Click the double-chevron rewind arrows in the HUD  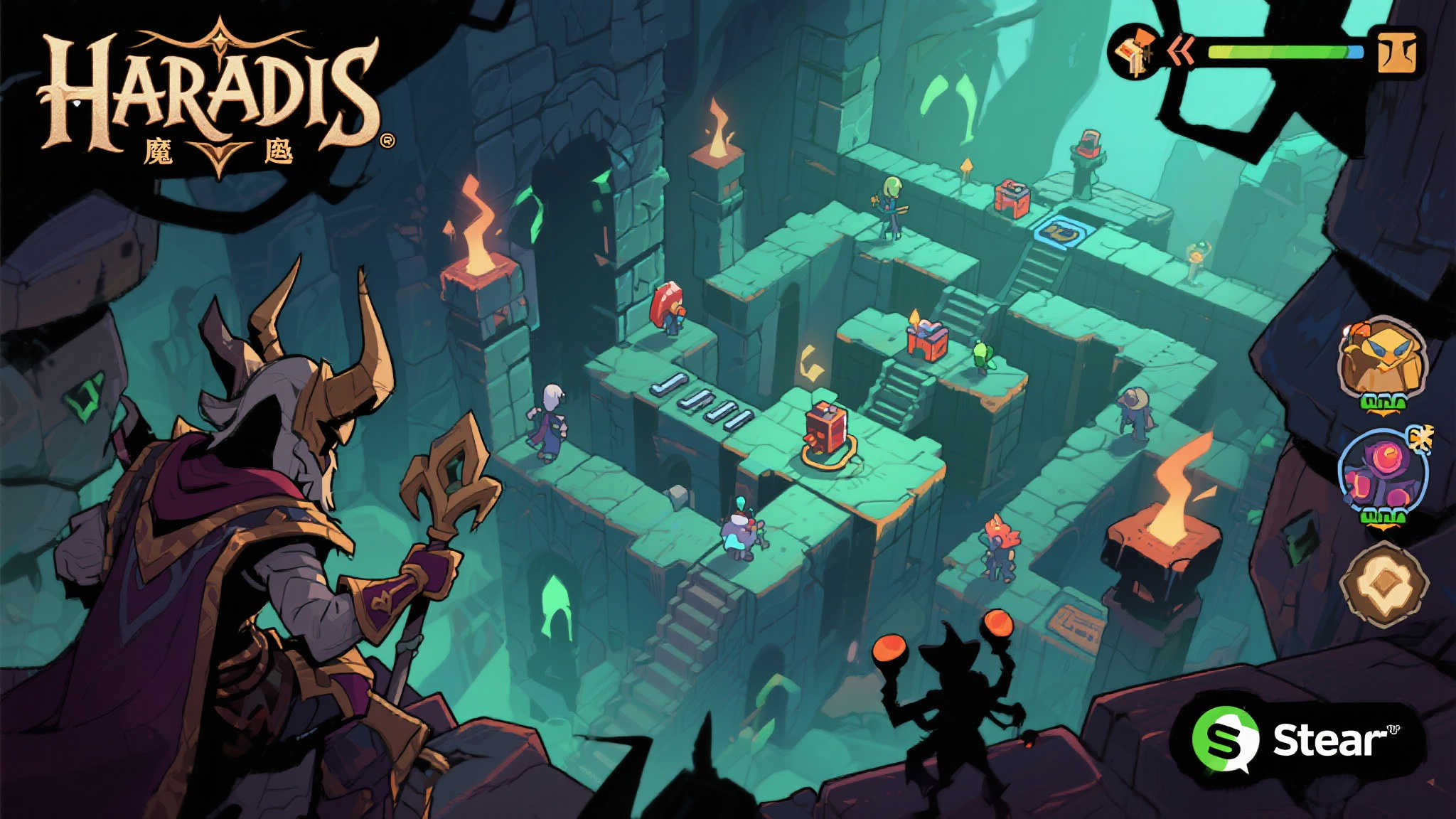1182,50
